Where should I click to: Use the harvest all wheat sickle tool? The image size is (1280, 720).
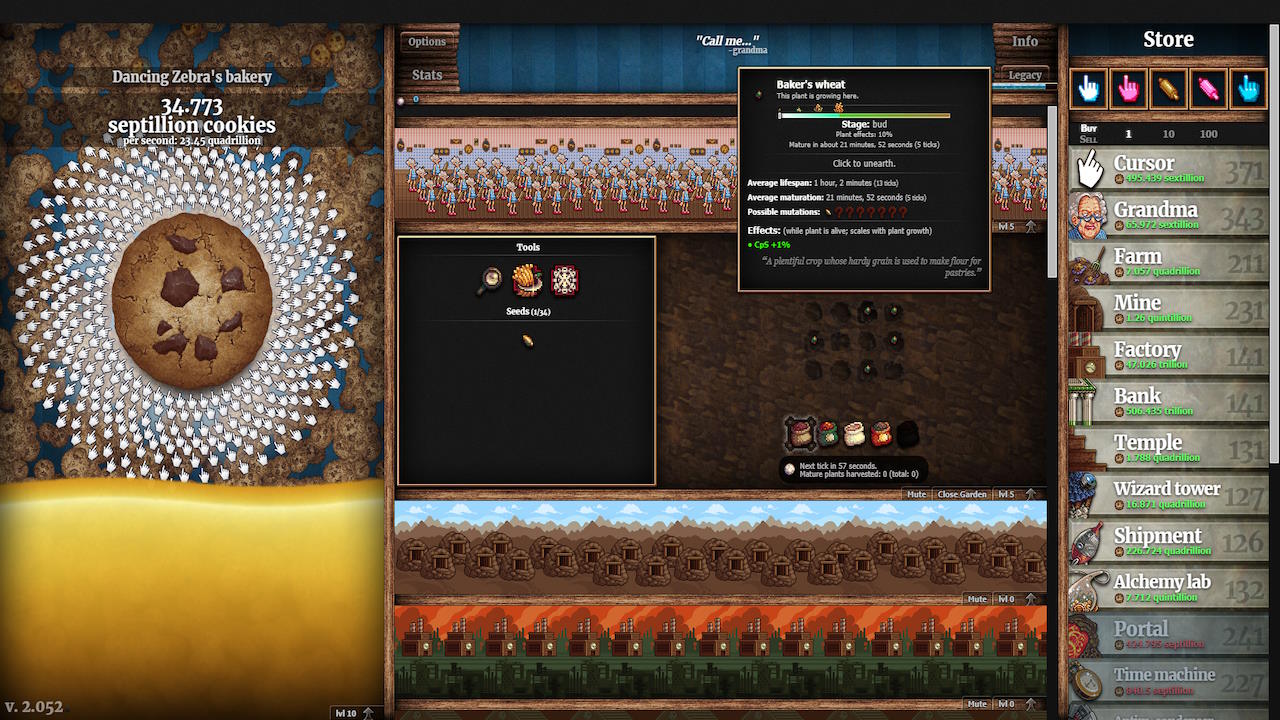click(x=527, y=280)
